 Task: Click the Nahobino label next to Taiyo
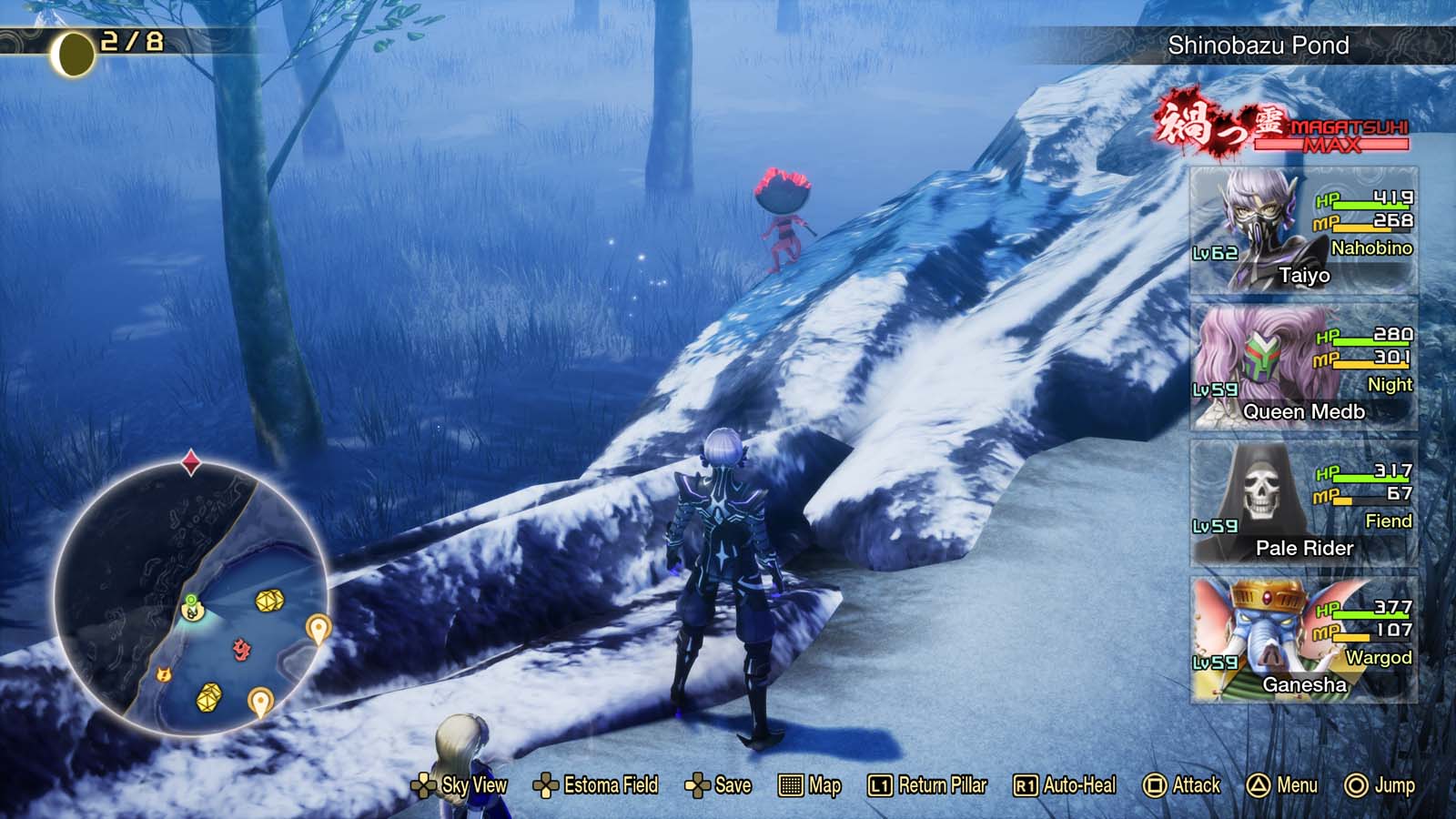pos(1371,248)
